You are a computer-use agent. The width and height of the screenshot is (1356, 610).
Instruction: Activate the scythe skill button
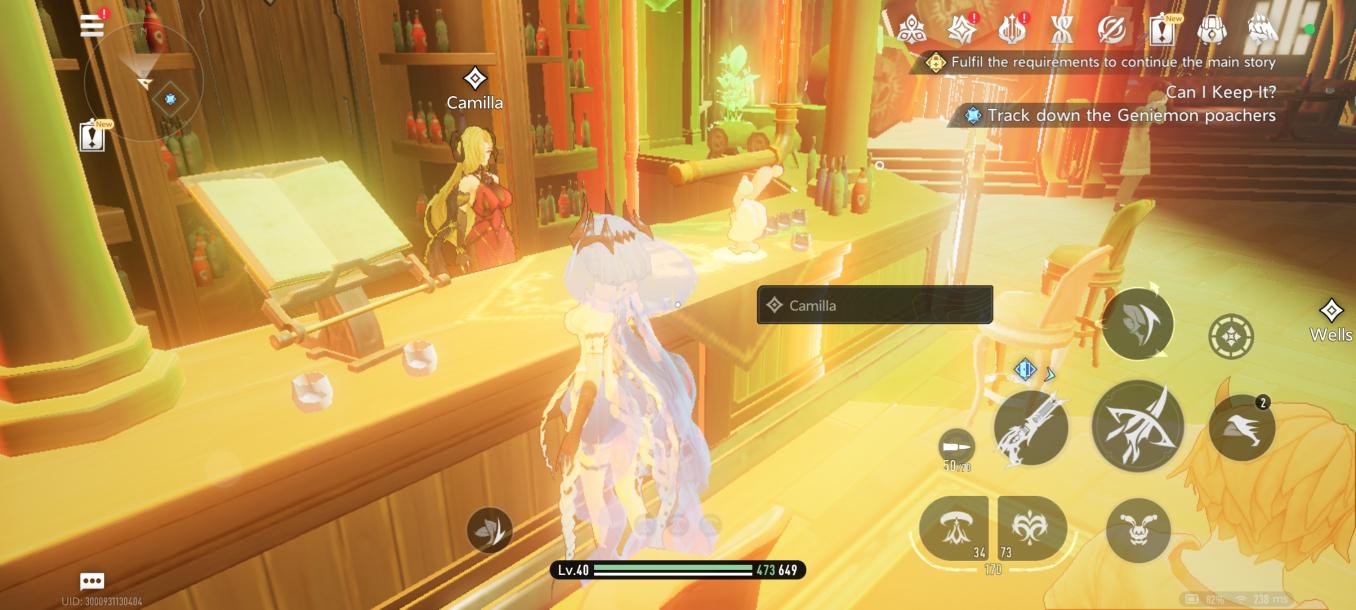point(1138,323)
